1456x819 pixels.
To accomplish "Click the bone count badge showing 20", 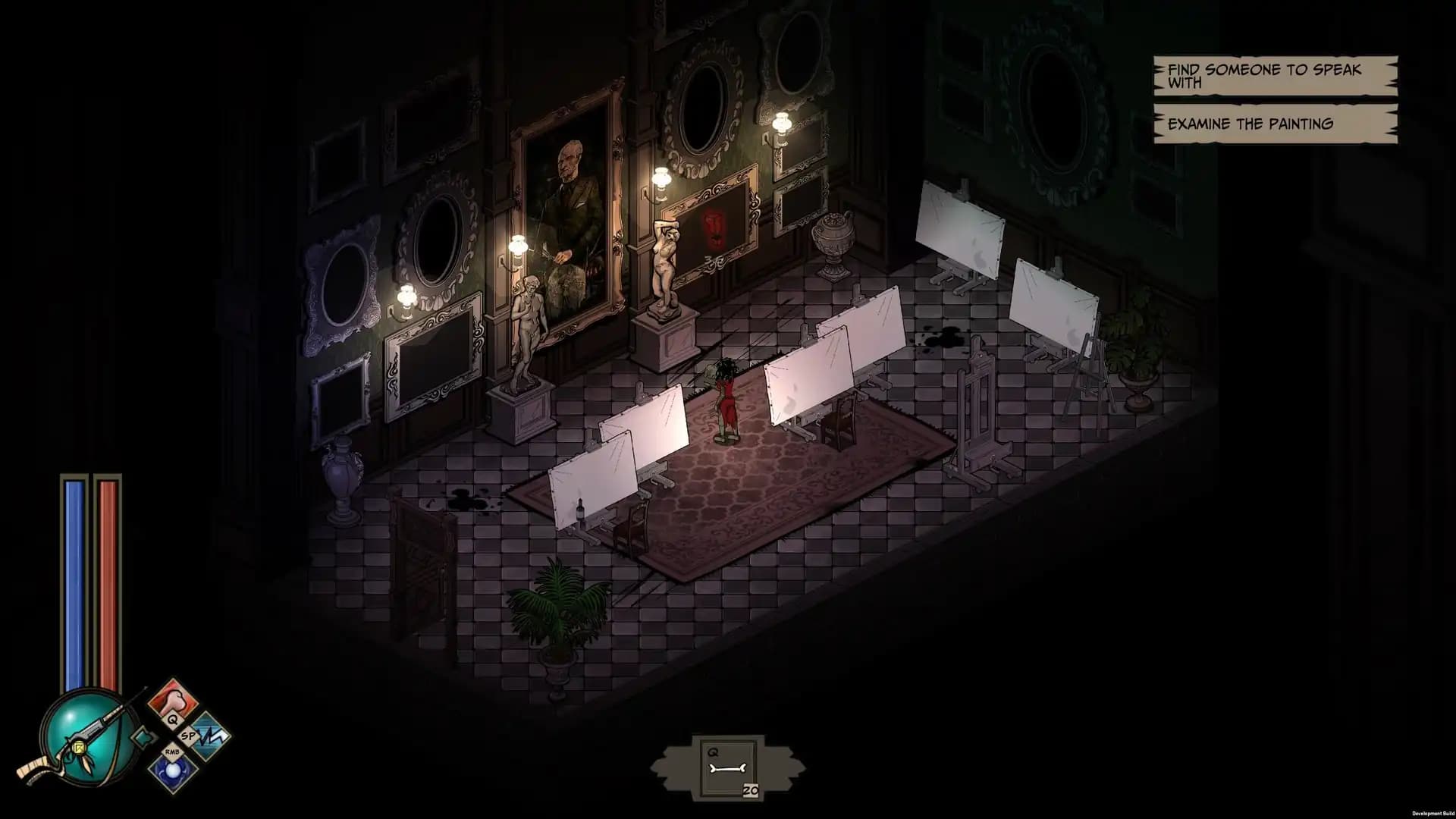I will coord(751,790).
